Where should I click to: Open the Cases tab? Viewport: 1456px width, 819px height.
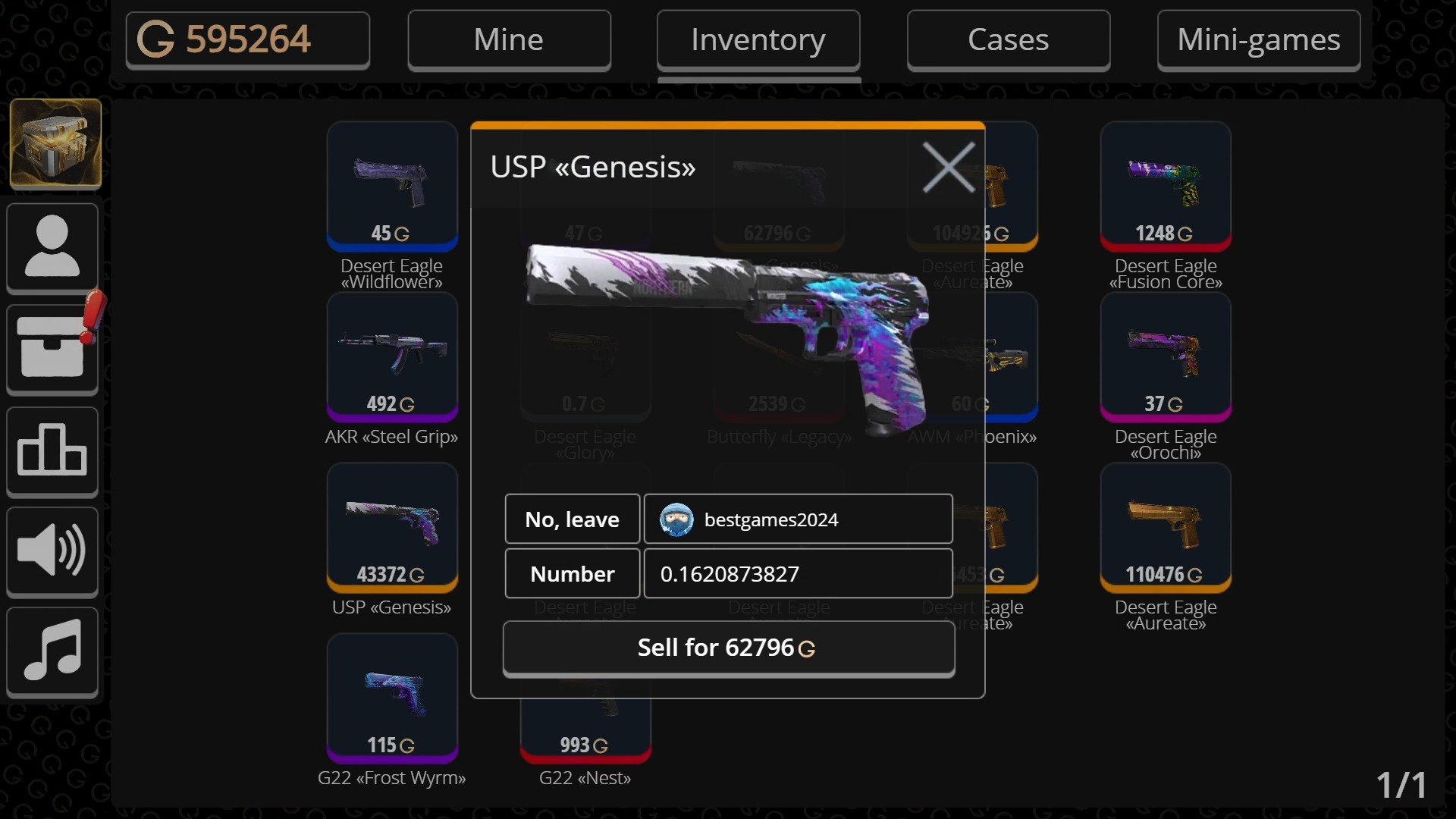1008,39
